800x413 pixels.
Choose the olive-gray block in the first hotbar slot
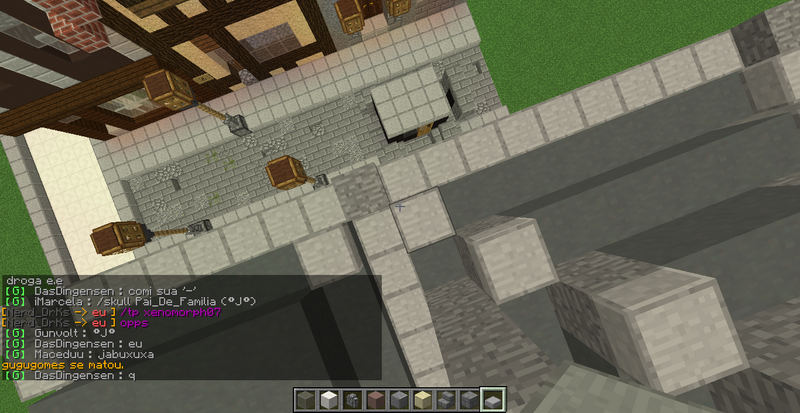pyautogui.click(x=304, y=400)
